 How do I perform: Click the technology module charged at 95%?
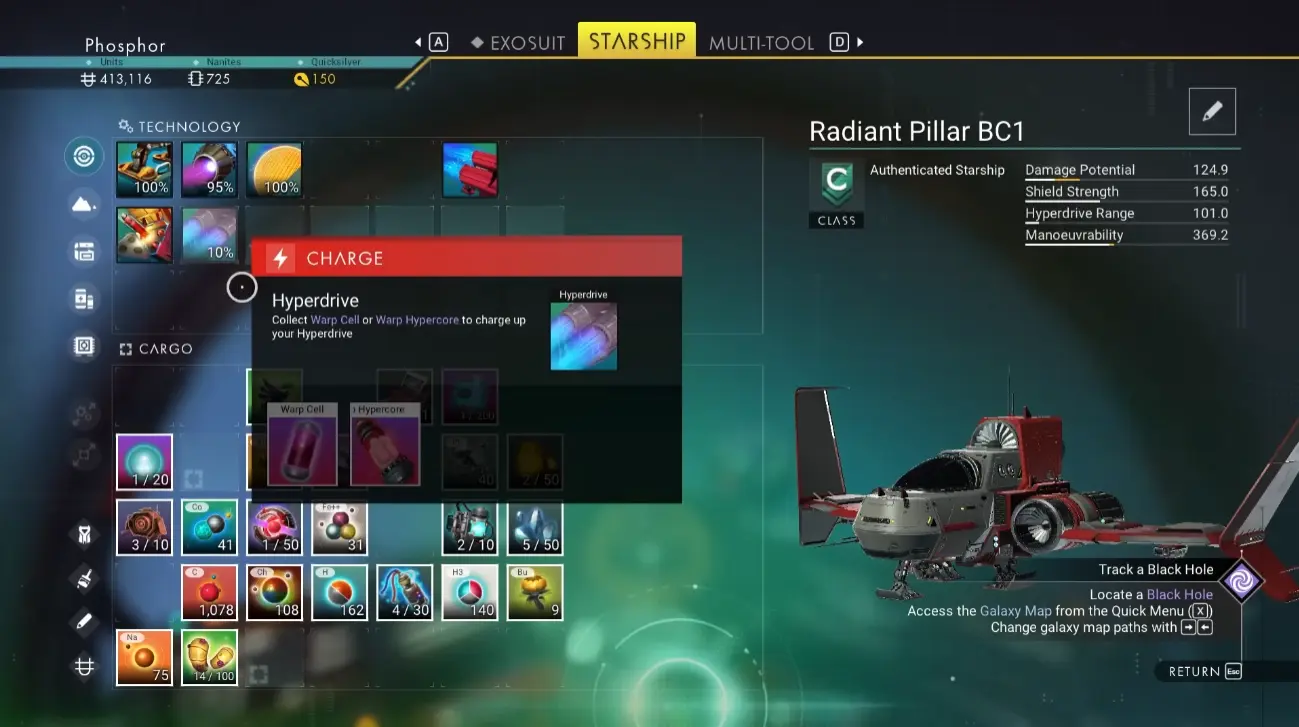[209, 169]
